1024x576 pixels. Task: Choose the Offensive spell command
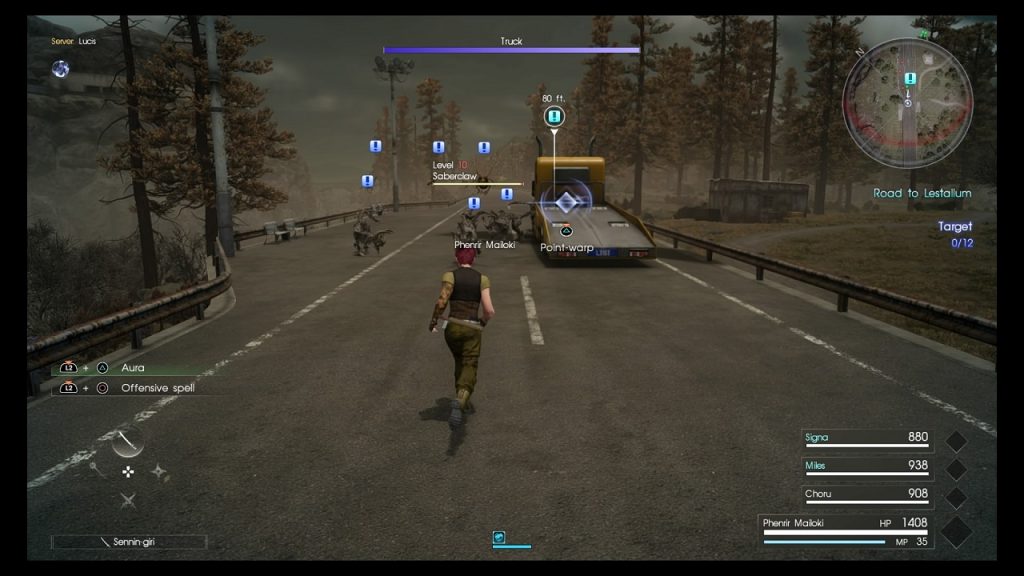[x=157, y=388]
